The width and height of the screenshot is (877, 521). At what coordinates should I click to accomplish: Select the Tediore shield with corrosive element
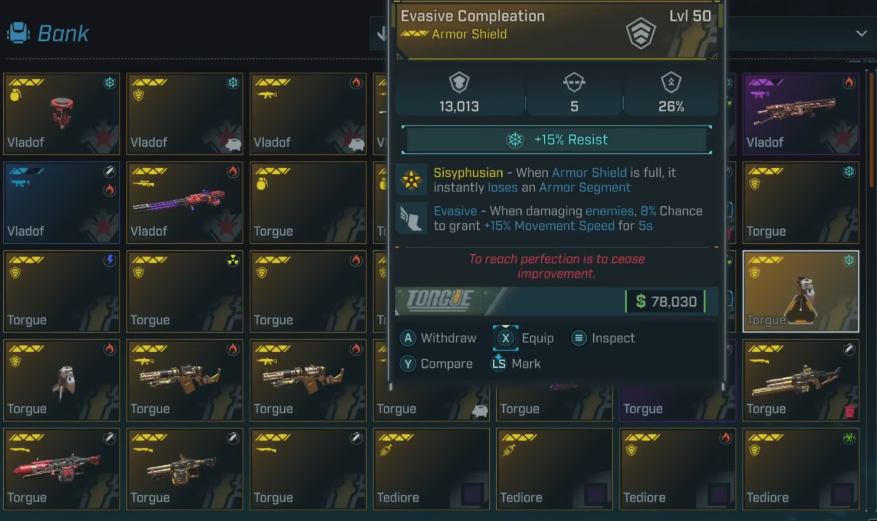(800, 468)
